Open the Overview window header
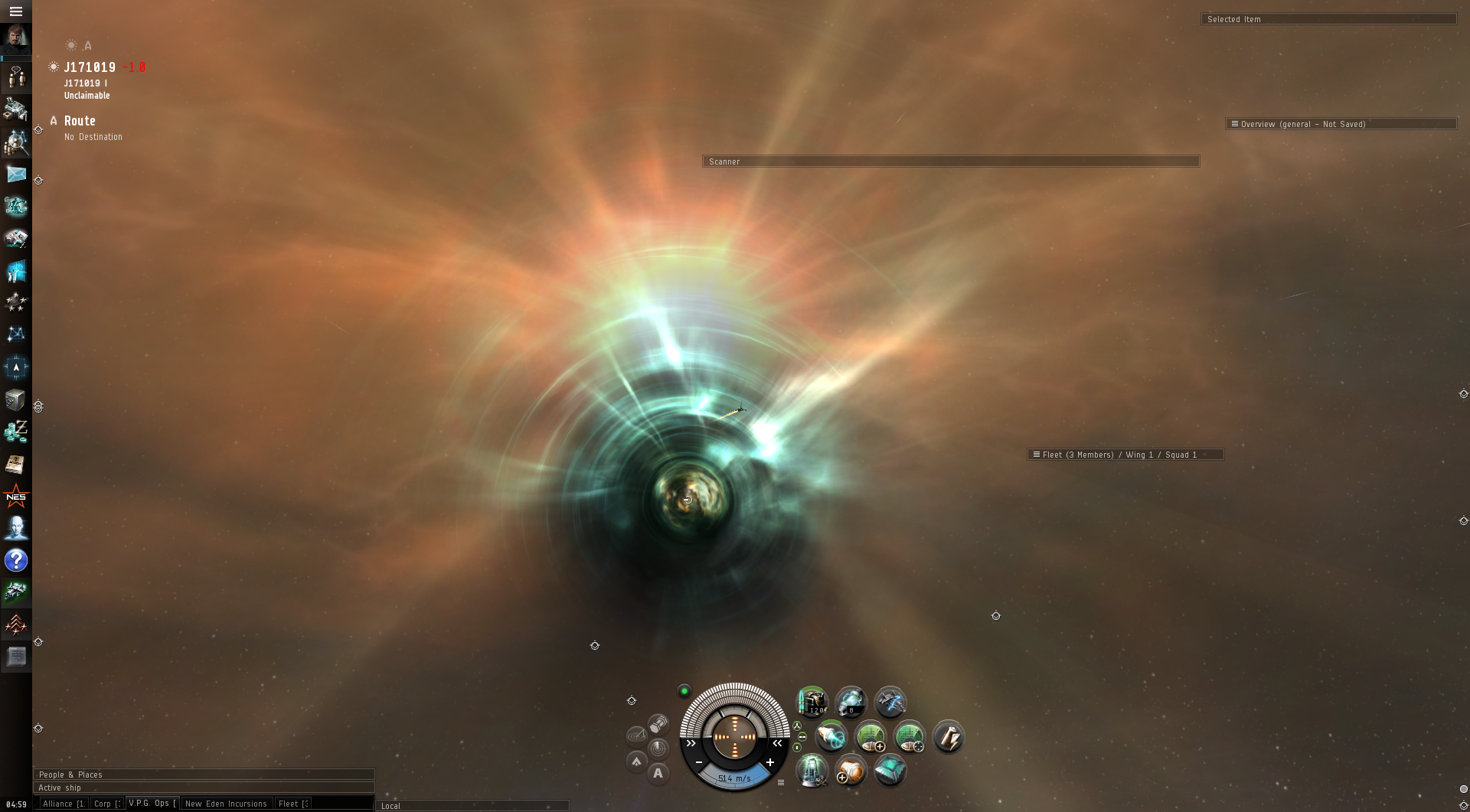The height and width of the screenshot is (812, 1470). coord(1340,124)
